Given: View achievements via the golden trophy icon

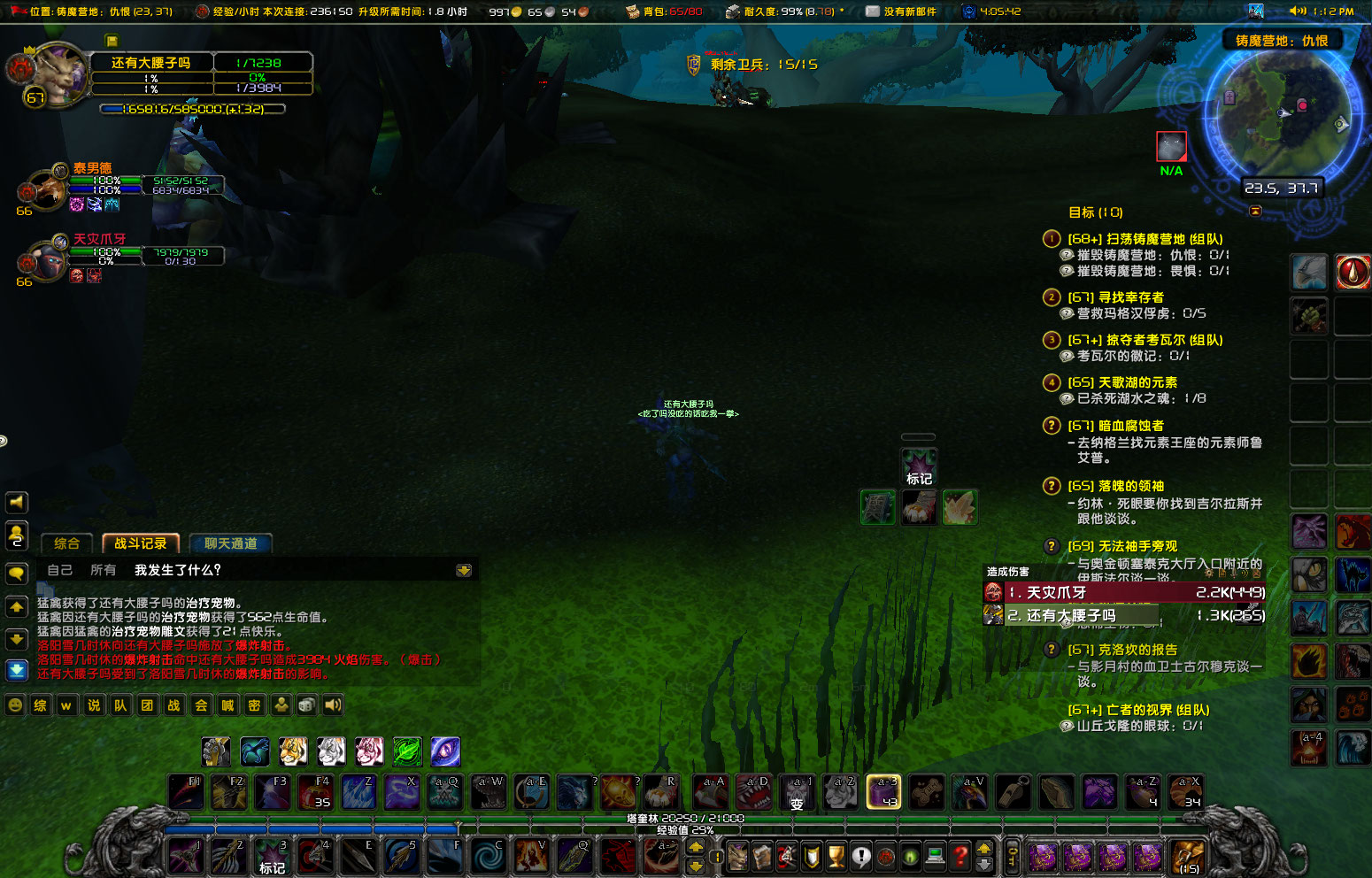Looking at the screenshot, I should 835,856.
